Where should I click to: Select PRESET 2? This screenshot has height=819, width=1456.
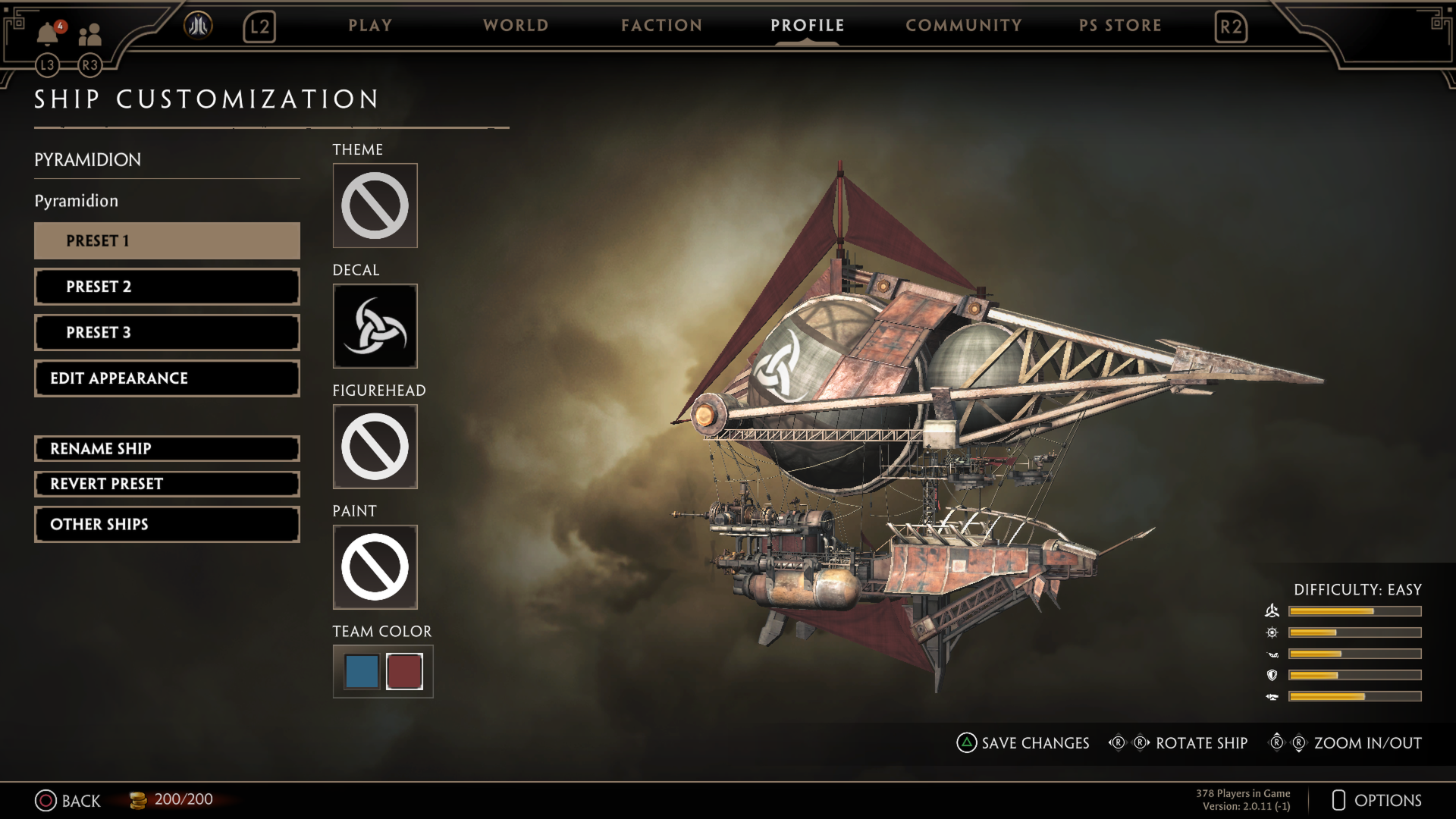click(166, 287)
